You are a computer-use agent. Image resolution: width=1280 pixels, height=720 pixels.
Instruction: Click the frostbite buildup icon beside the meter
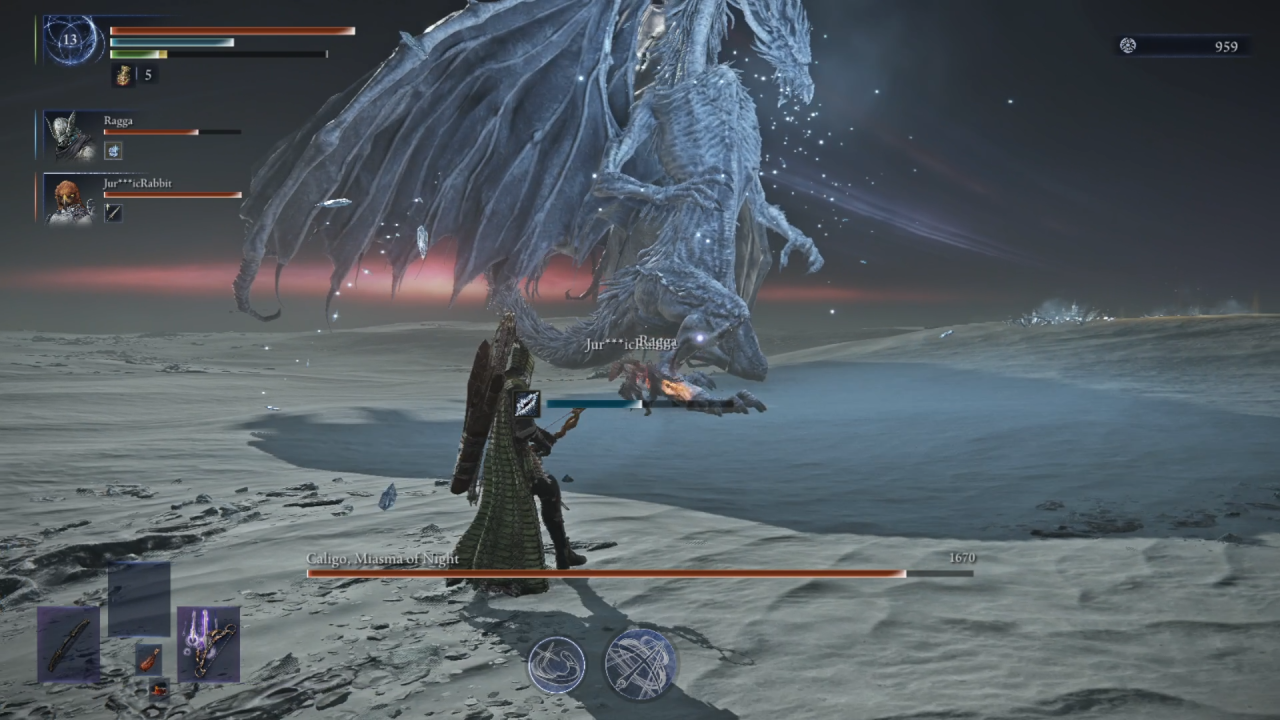(527, 403)
